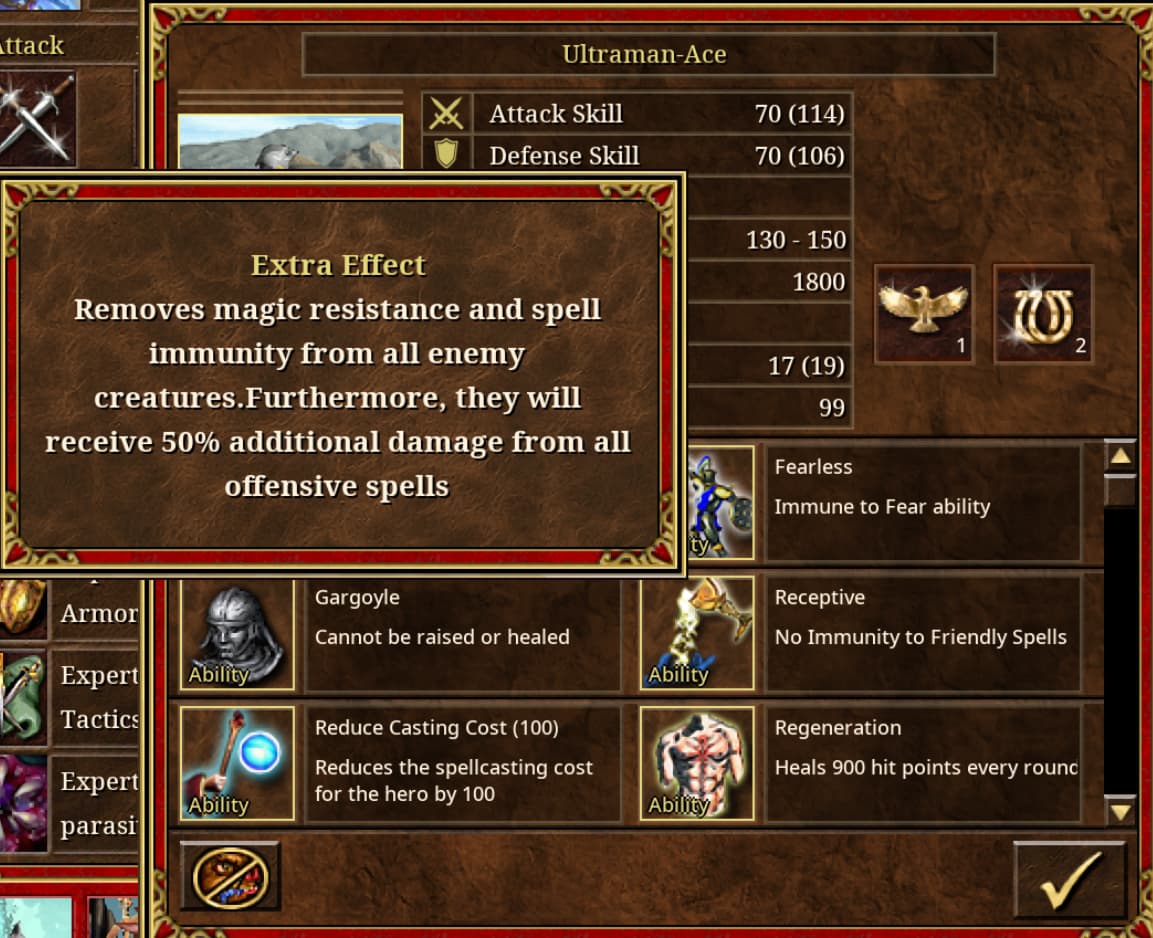Select the Reduce Casting Cost ability icon

[x=237, y=763]
